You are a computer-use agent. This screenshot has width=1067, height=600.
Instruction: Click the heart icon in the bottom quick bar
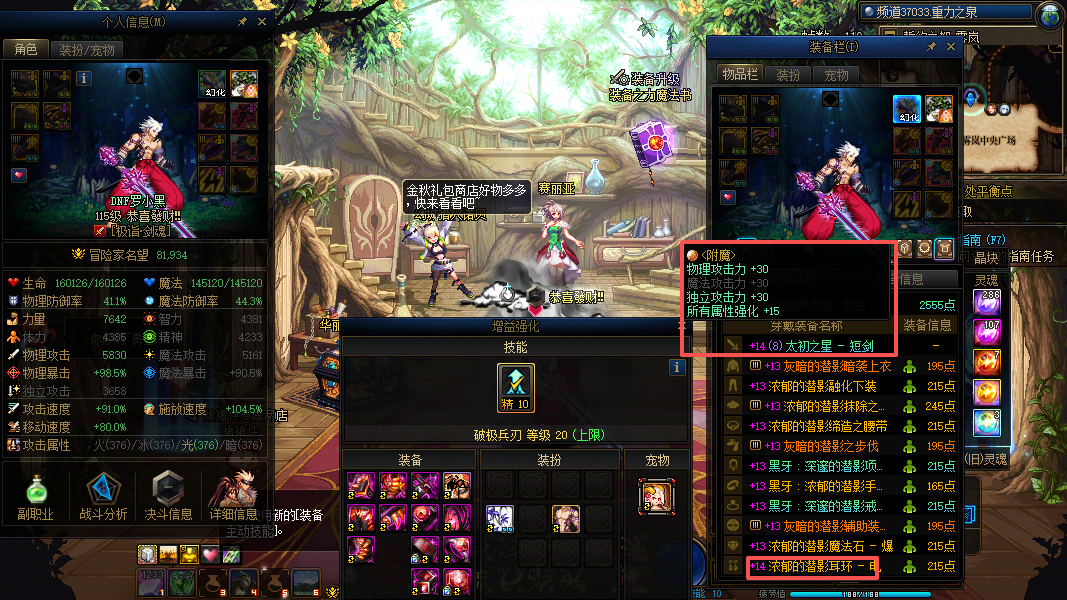[210, 554]
